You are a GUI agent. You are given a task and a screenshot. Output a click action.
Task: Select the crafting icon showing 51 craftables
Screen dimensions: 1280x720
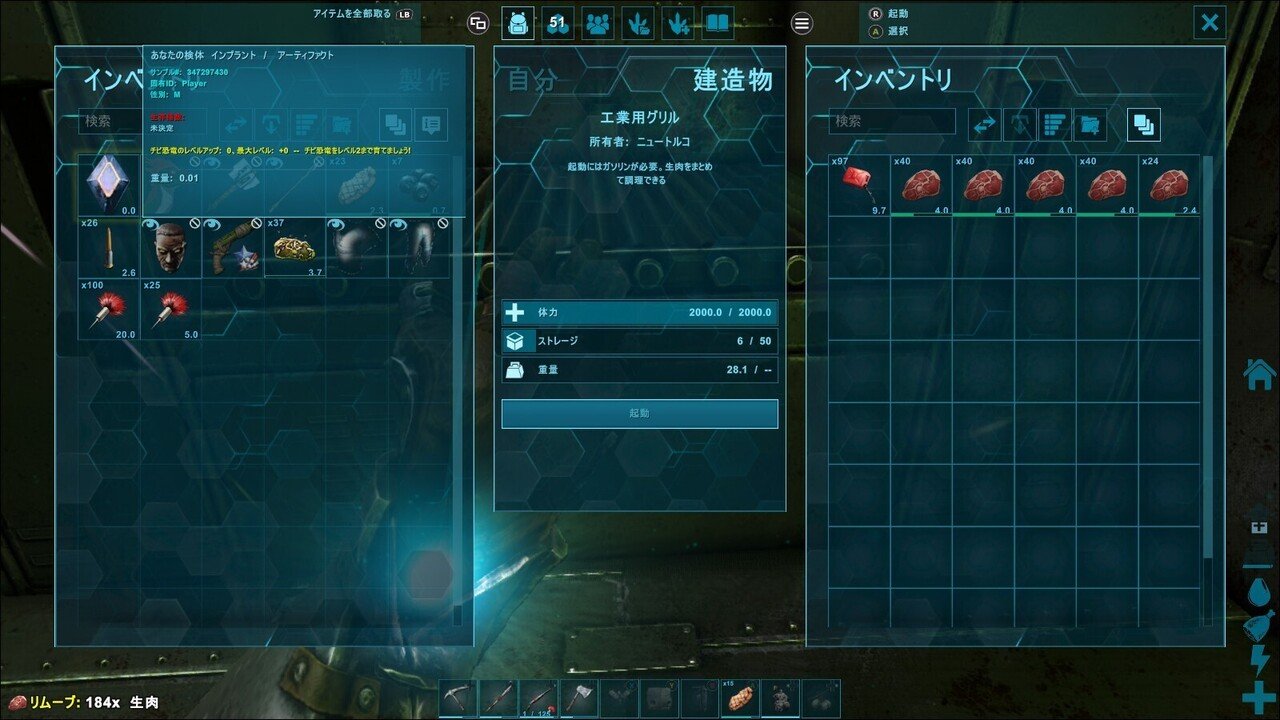pyautogui.click(x=557, y=23)
